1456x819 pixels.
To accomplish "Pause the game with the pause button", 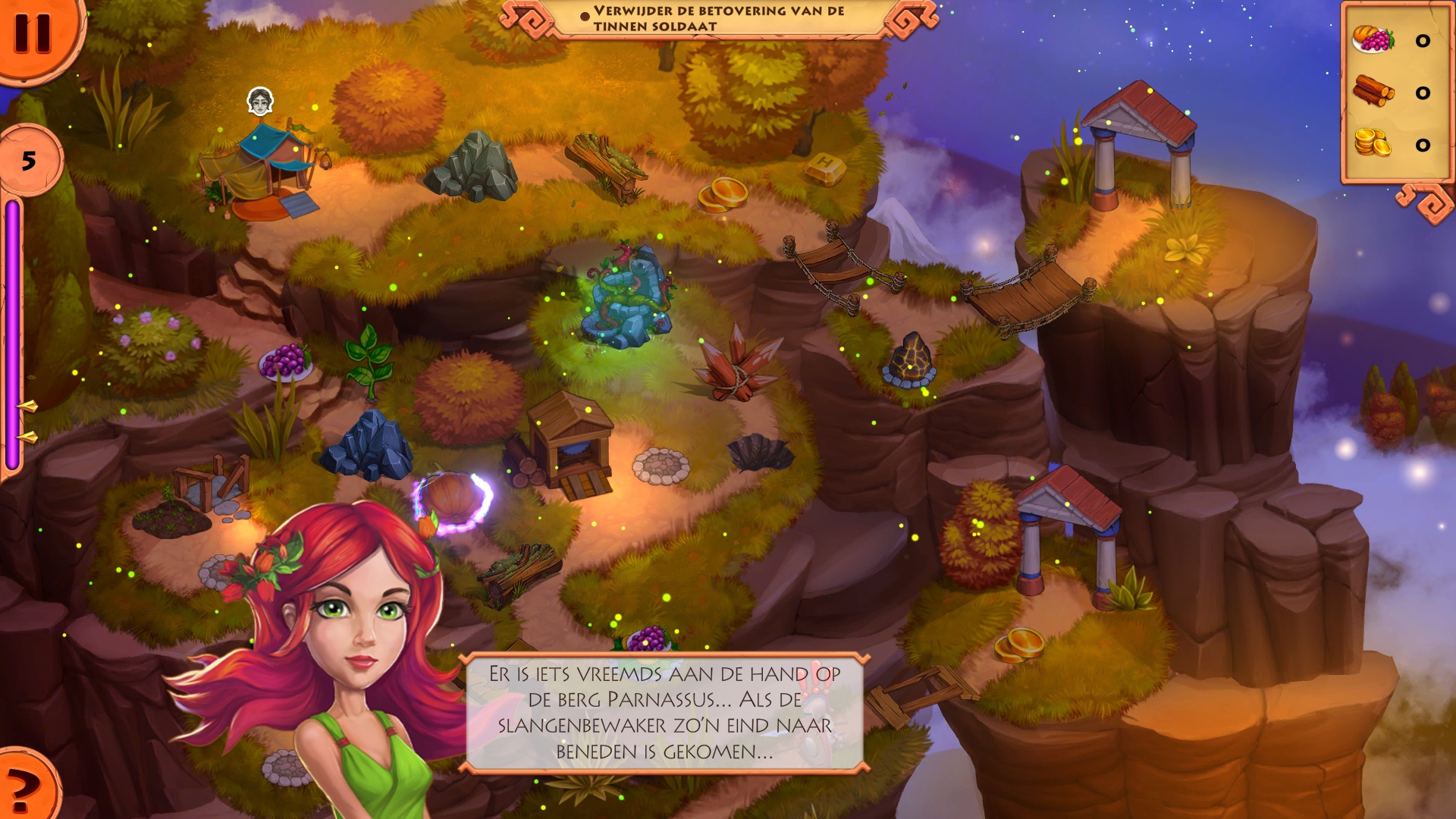I will [33, 33].
